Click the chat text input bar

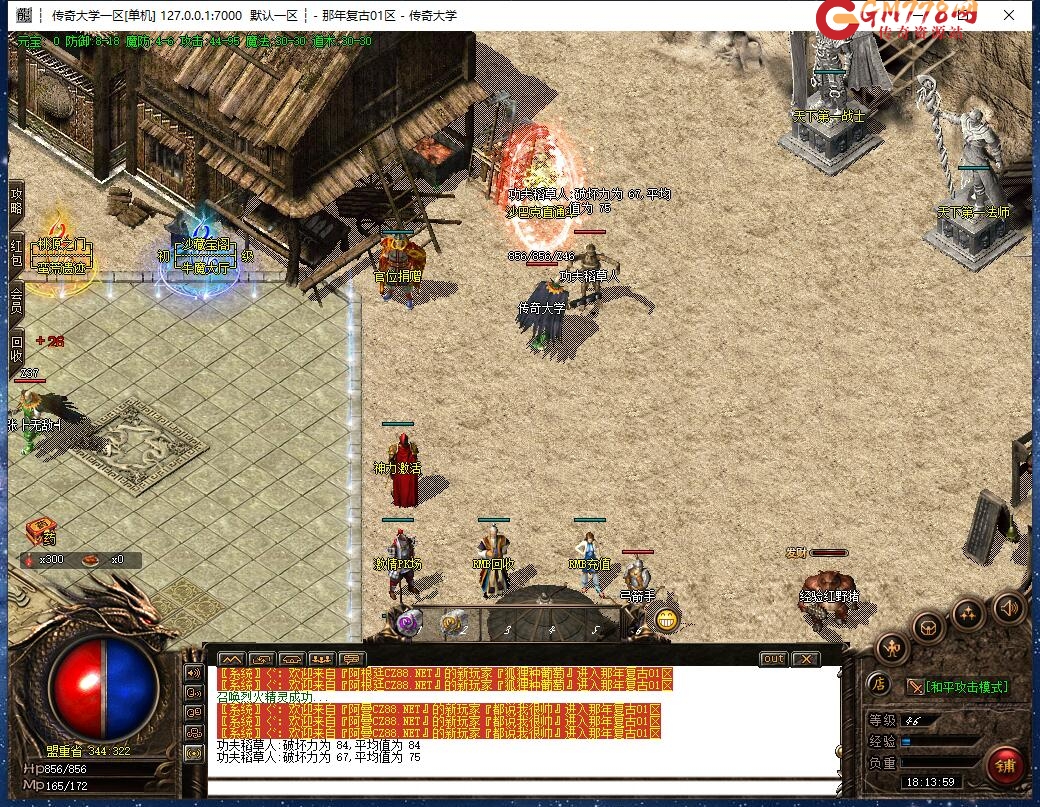[x=520, y=787]
